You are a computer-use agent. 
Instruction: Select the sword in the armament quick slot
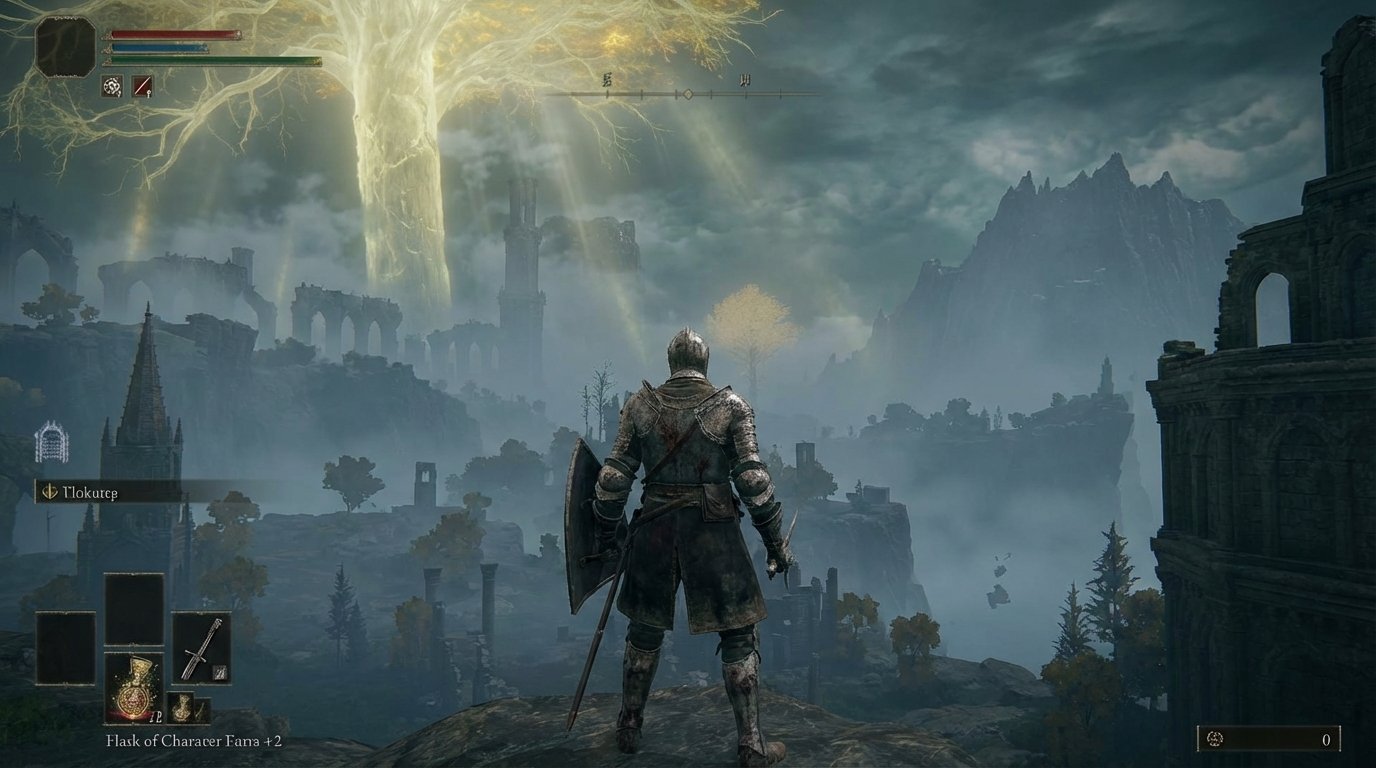pyautogui.click(x=201, y=647)
